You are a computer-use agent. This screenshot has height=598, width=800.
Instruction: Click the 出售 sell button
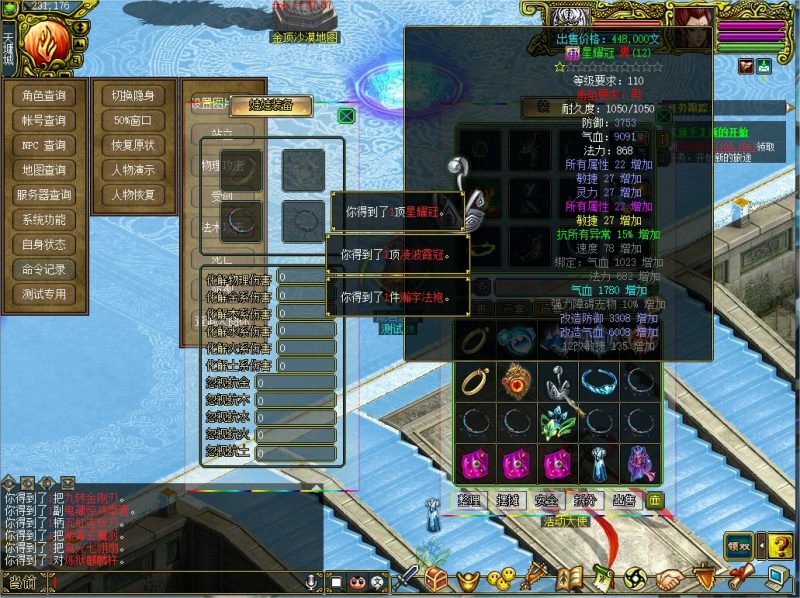(622, 500)
